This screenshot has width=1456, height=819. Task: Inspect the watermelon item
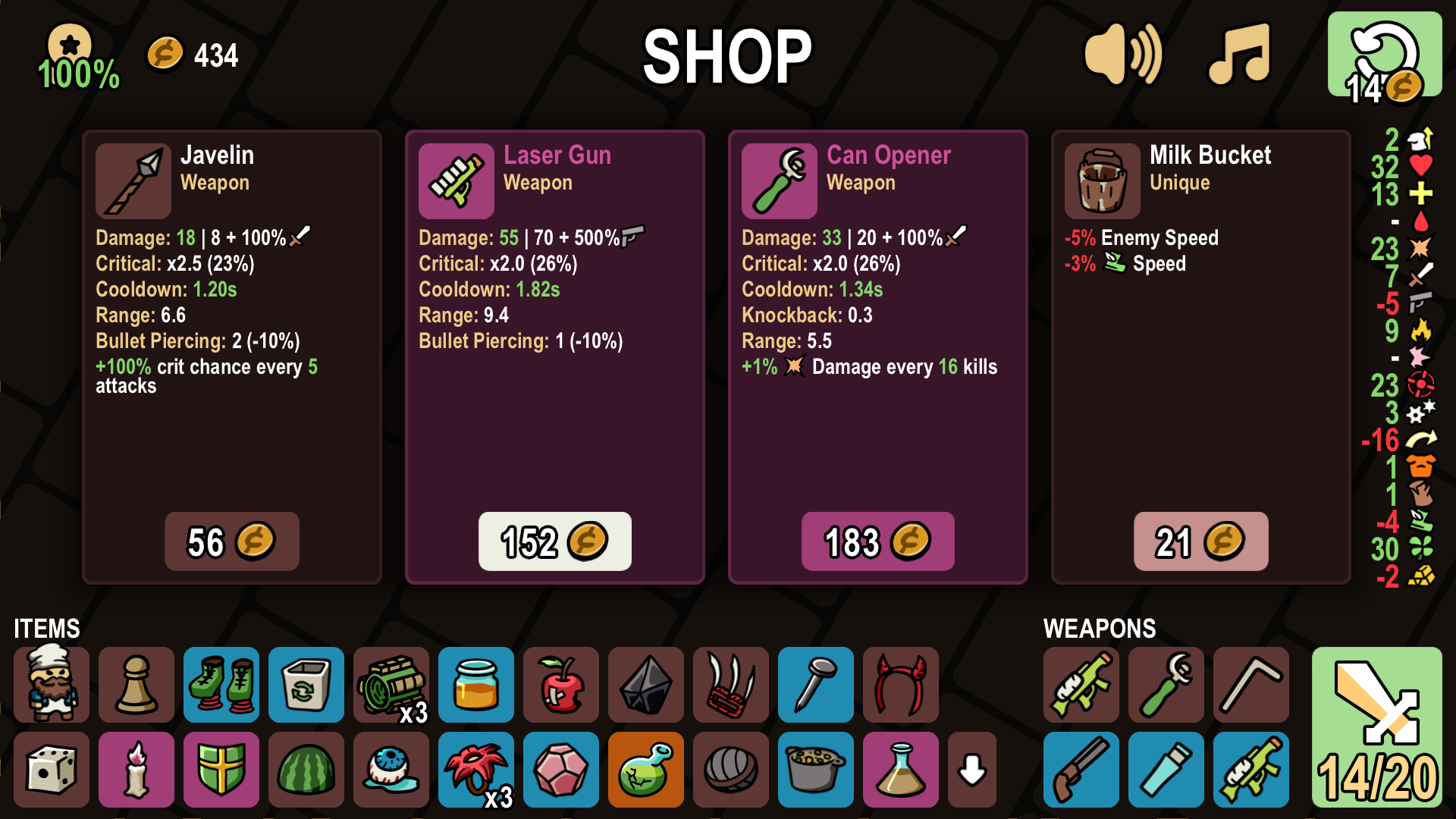click(x=306, y=770)
